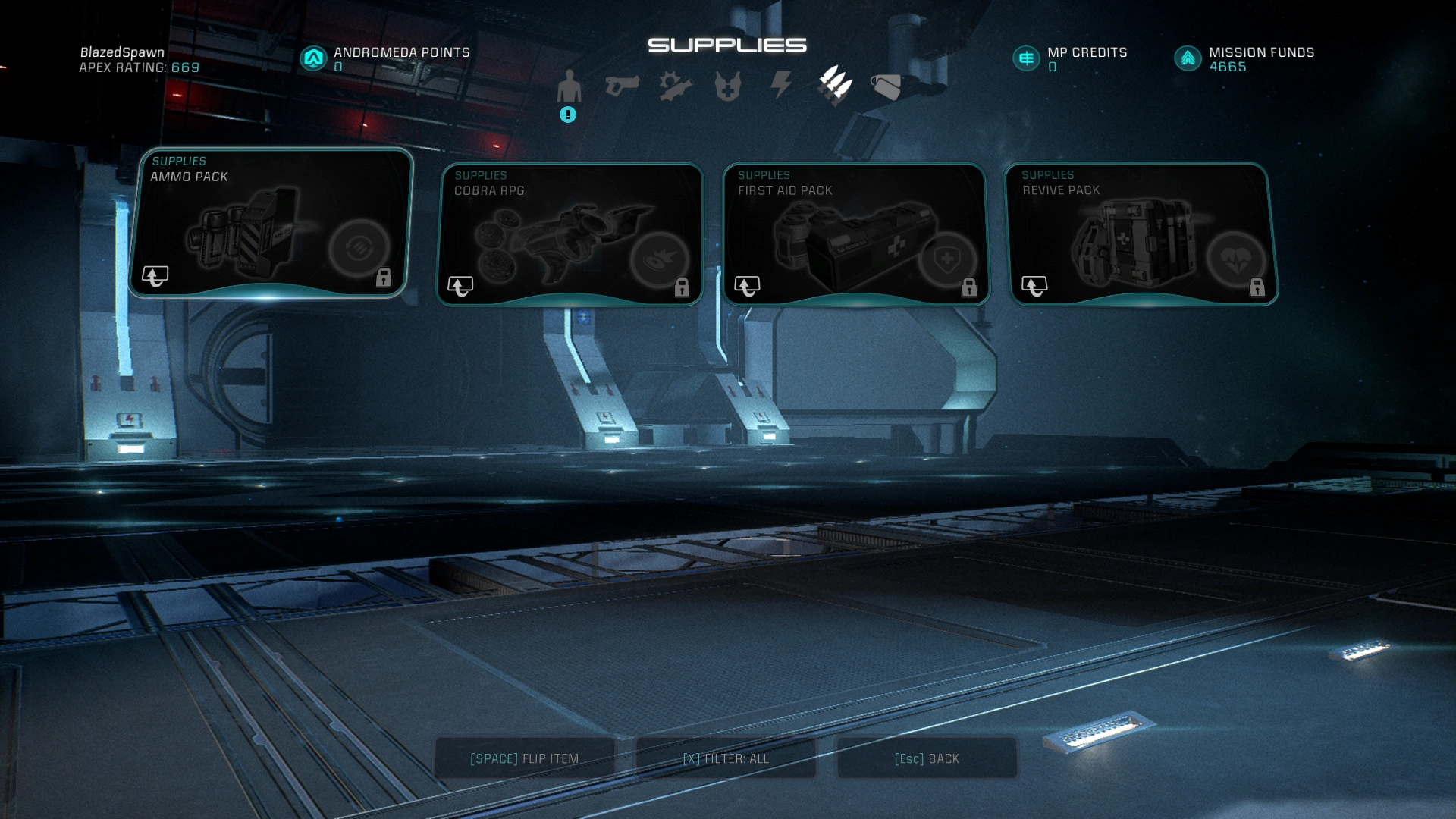
Task: Switch to the gears category tab
Action: 675,86
